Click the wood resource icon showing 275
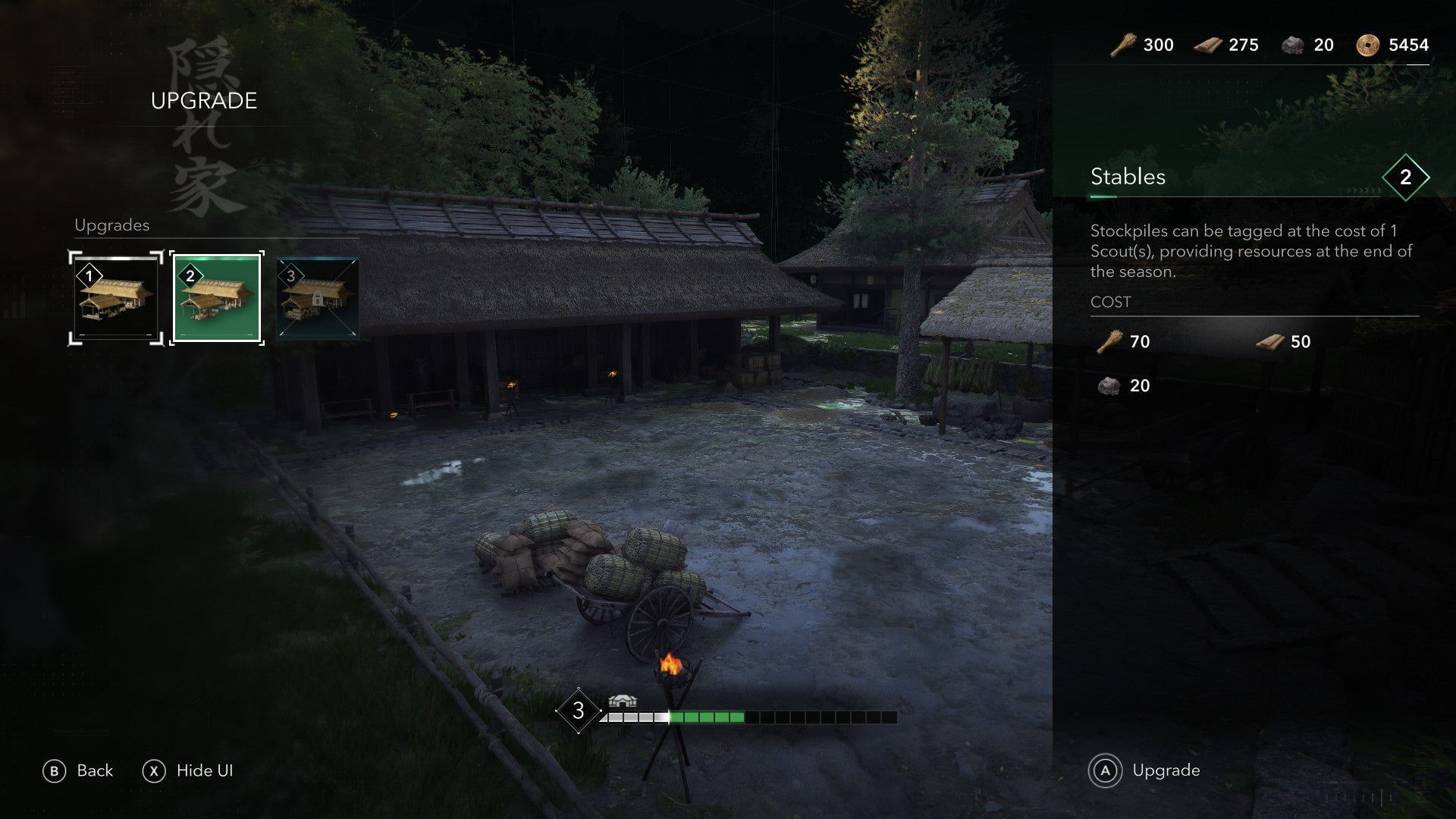 tap(1208, 45)
